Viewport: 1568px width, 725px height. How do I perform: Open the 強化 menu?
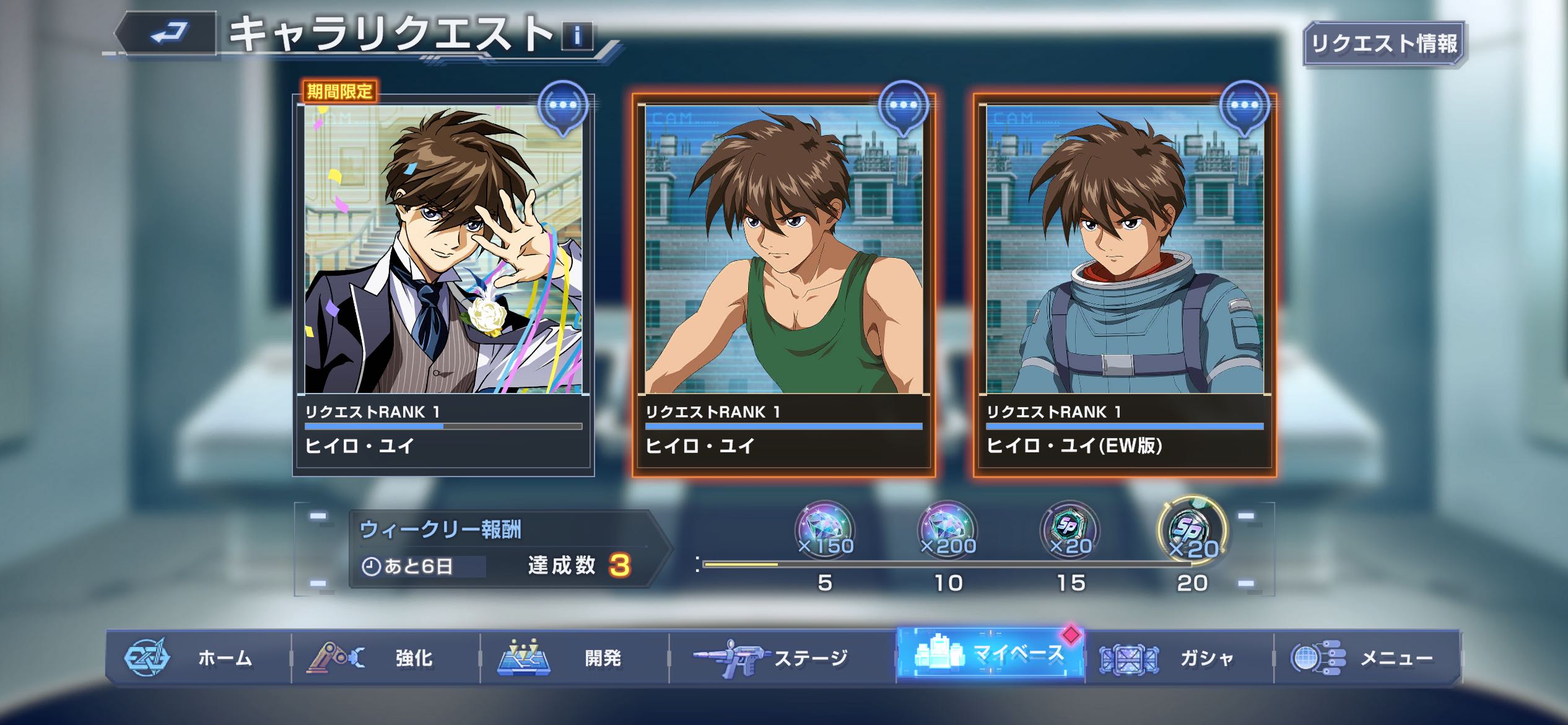[x=386, y=657]
